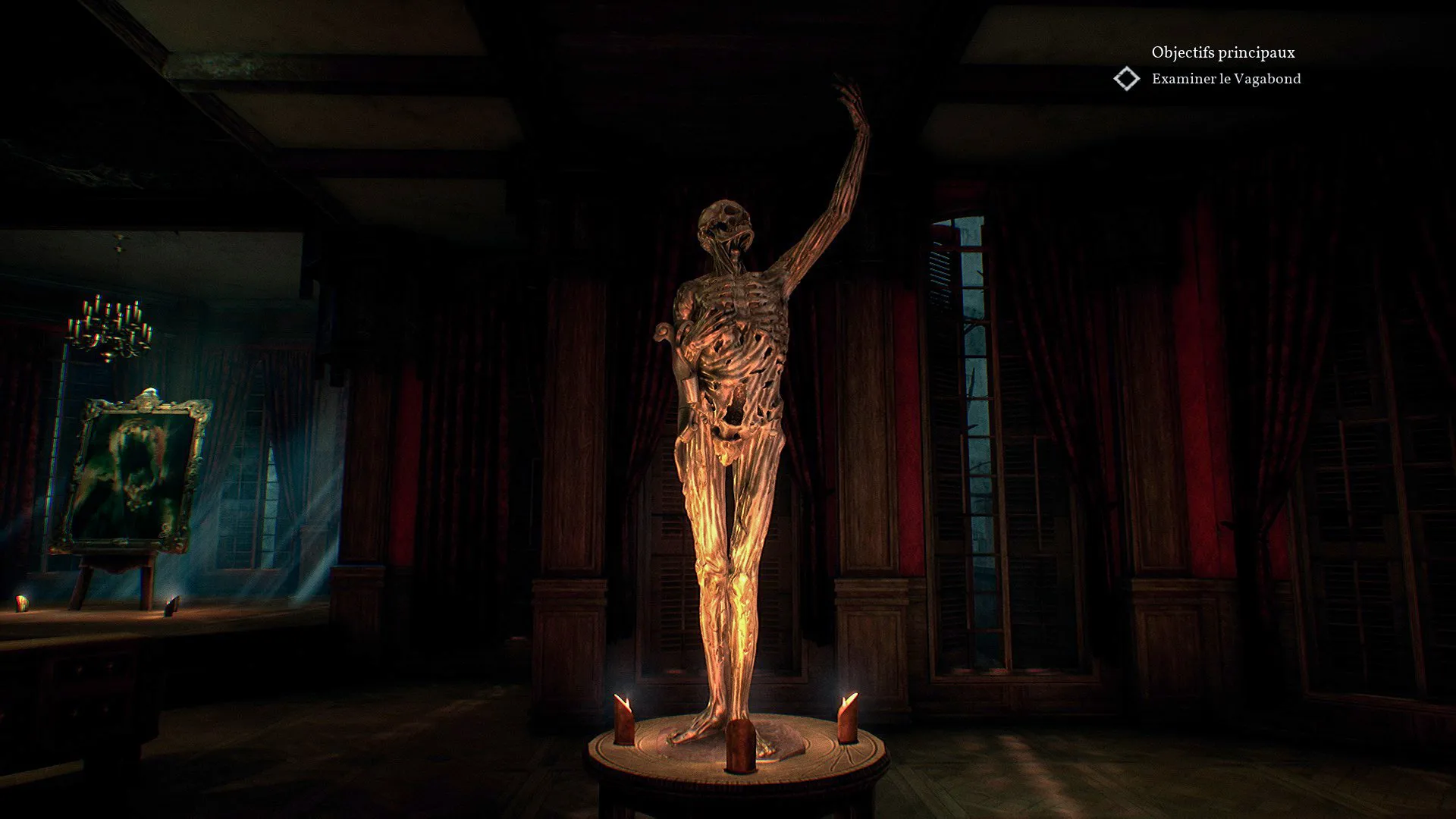This screenshot has height=819, width=1456.
Task: Click the diamond objective marker icon
Action: (1127, 79)
